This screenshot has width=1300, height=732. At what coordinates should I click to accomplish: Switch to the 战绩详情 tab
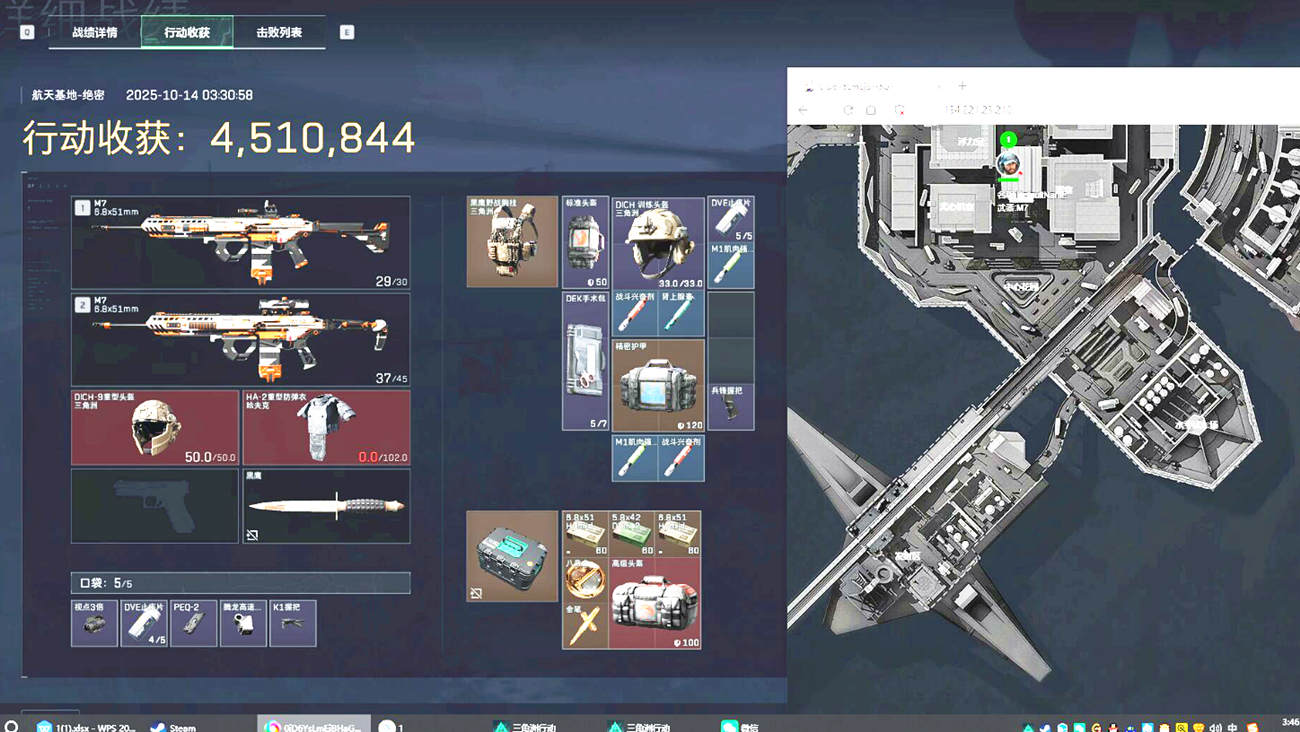pos(94,32)
